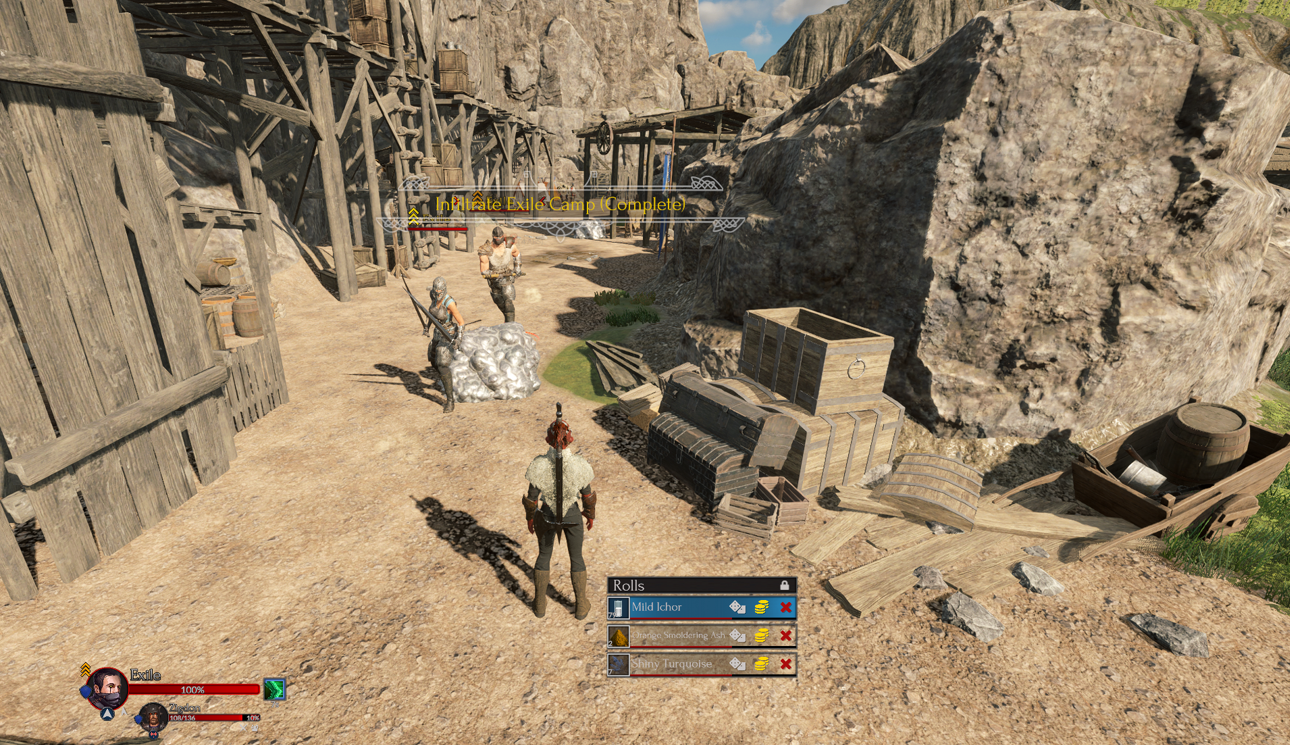The width and height of the screenshot is (1290, 745).
Task: Select the Exile player portrait
Action: (107, 688)
